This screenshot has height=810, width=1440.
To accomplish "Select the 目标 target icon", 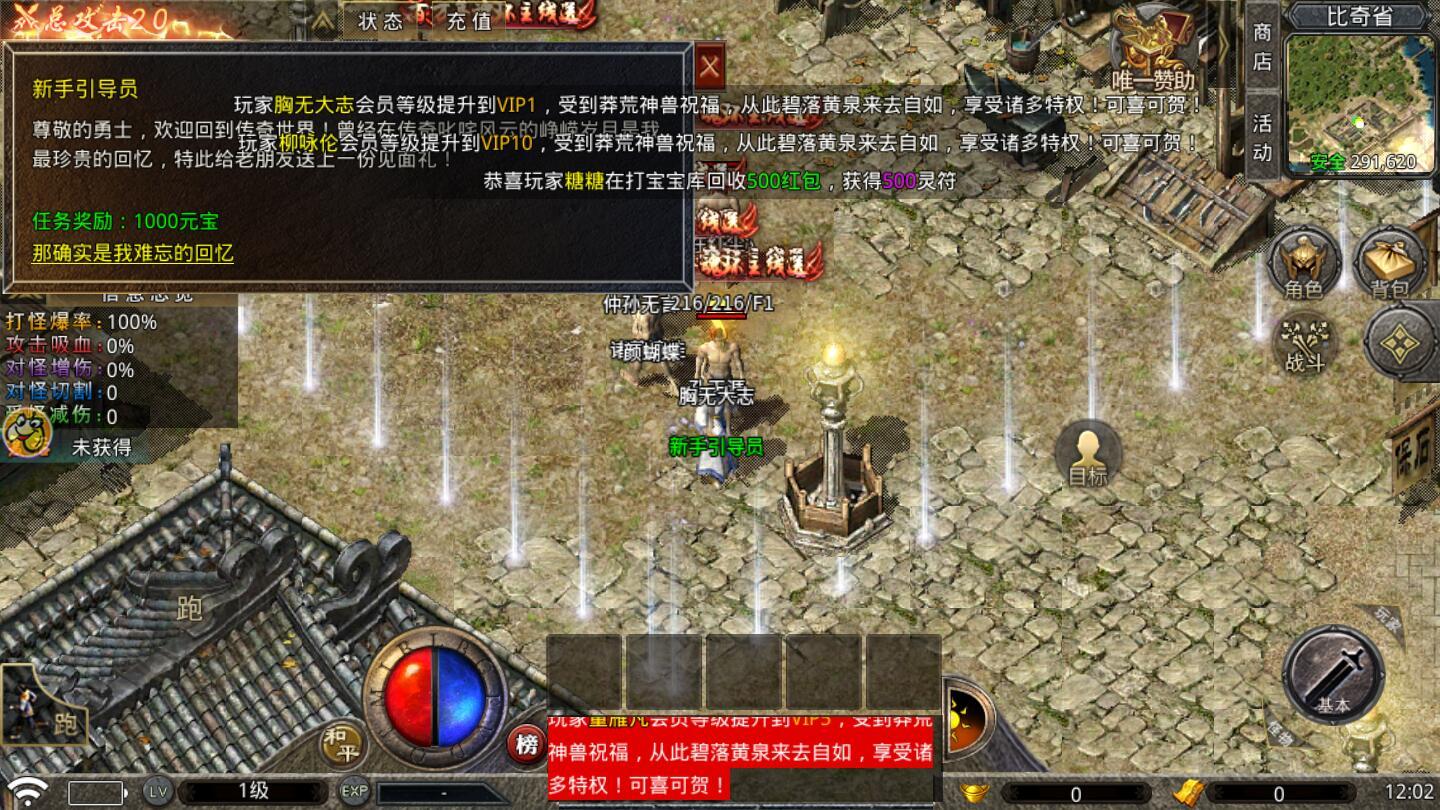I will [x=1089, y=456].
